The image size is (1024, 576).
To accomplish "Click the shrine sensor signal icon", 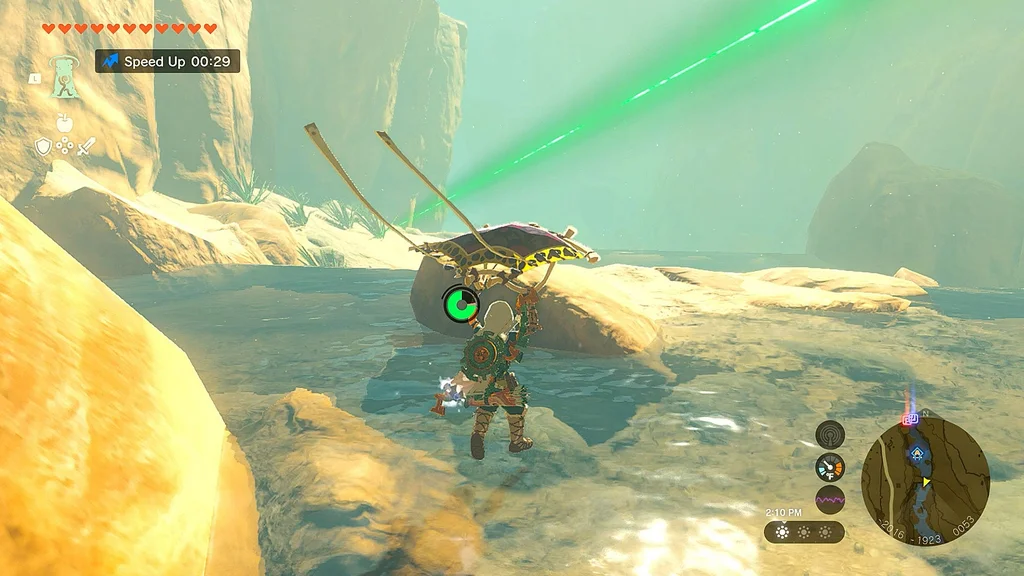I will (x=830, y=434).
